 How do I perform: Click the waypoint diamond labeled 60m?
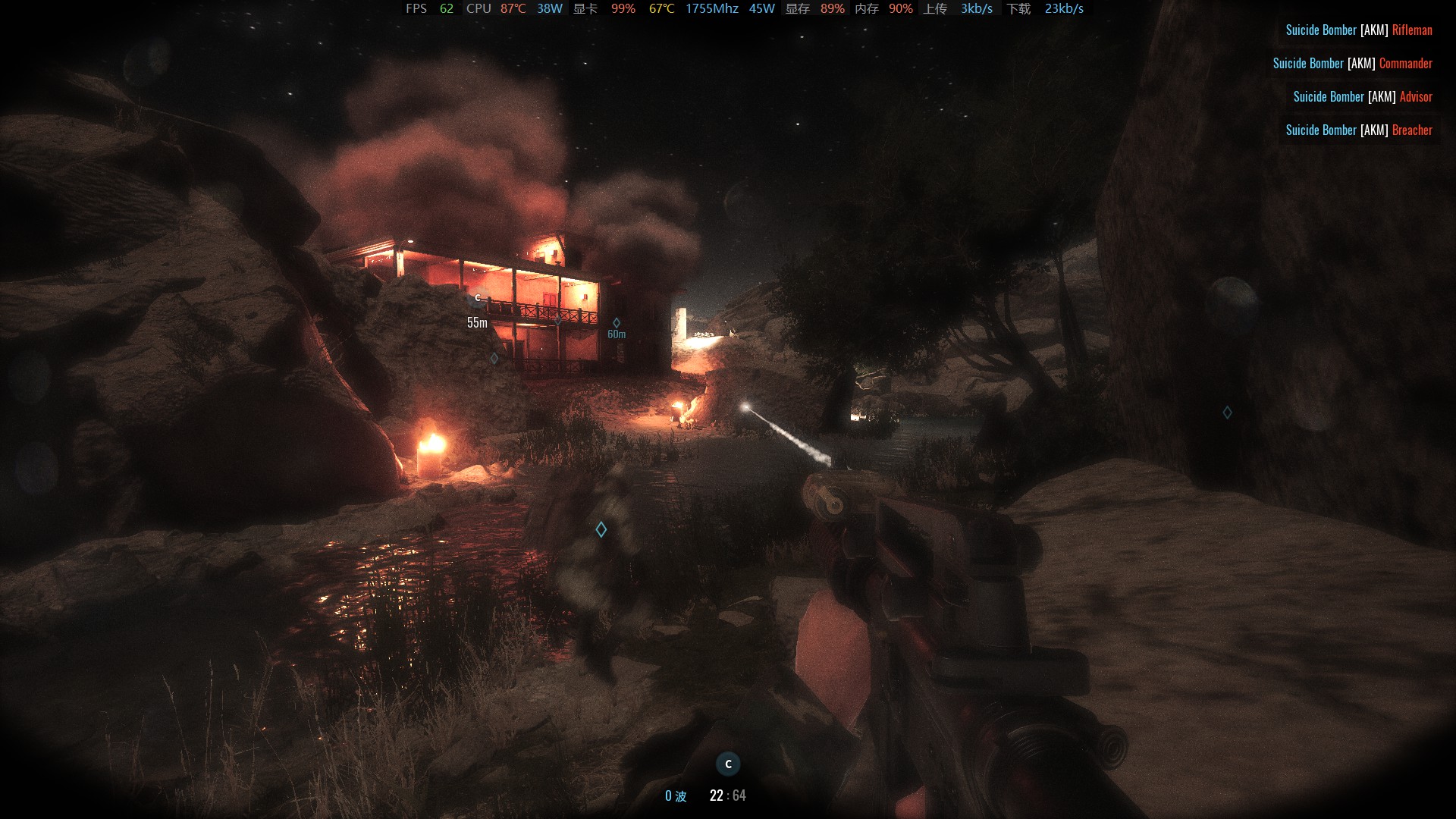(617, 323)
